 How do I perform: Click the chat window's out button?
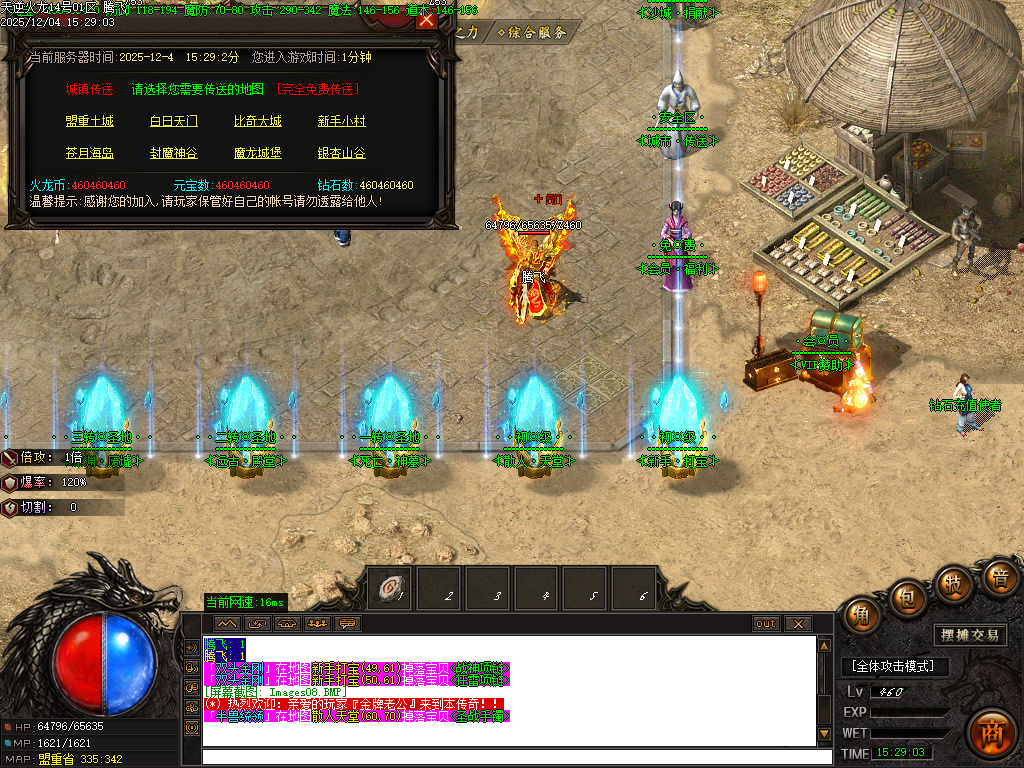[766, 624]
